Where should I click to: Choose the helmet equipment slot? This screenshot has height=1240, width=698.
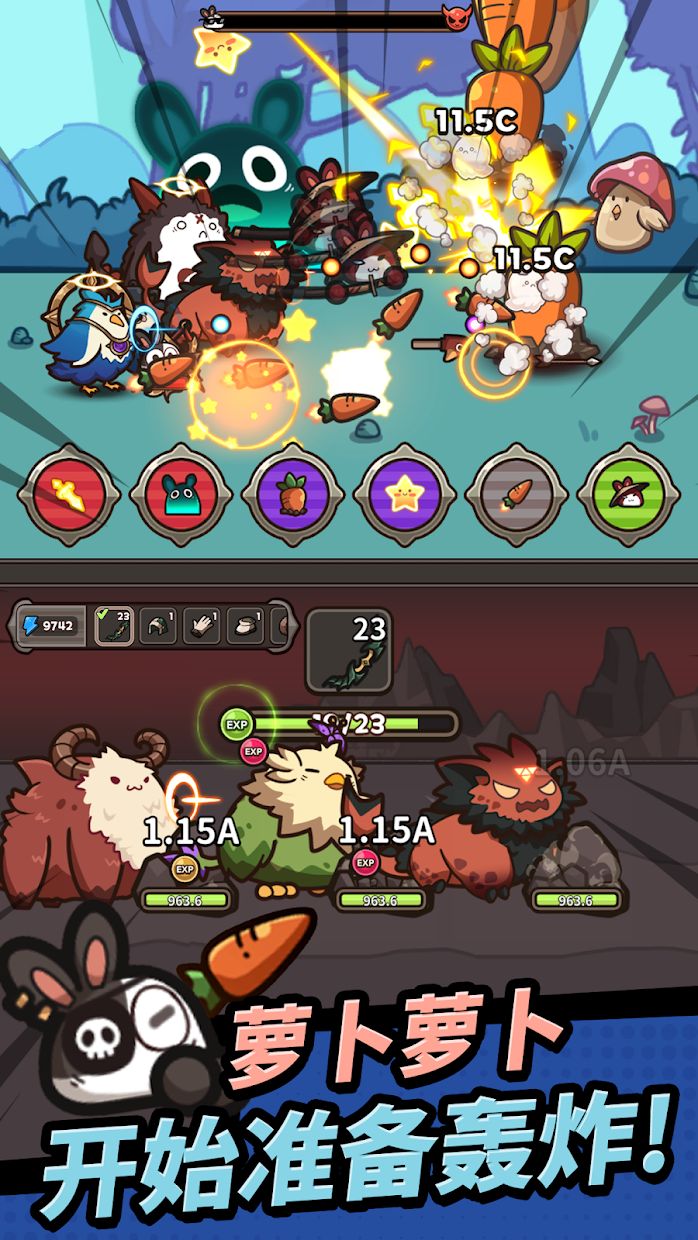tap(157, 626)
